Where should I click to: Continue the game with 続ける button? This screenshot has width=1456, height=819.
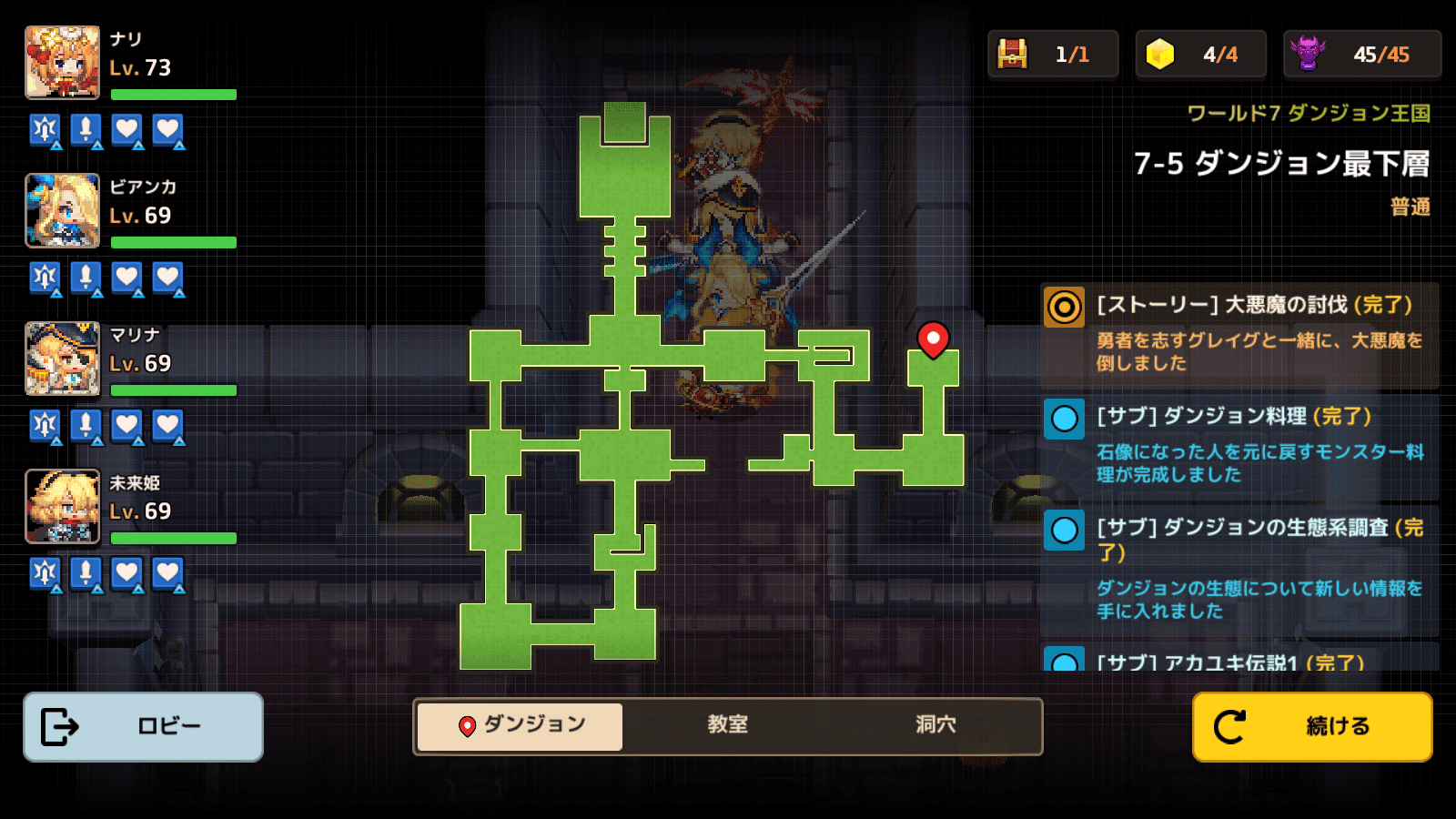click(1311, 726)
